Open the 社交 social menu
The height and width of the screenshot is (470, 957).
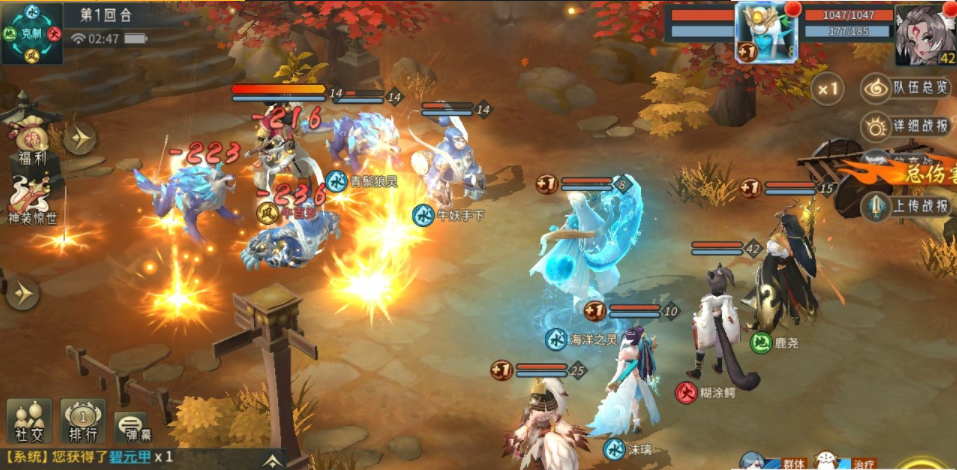tap(29, 421)
